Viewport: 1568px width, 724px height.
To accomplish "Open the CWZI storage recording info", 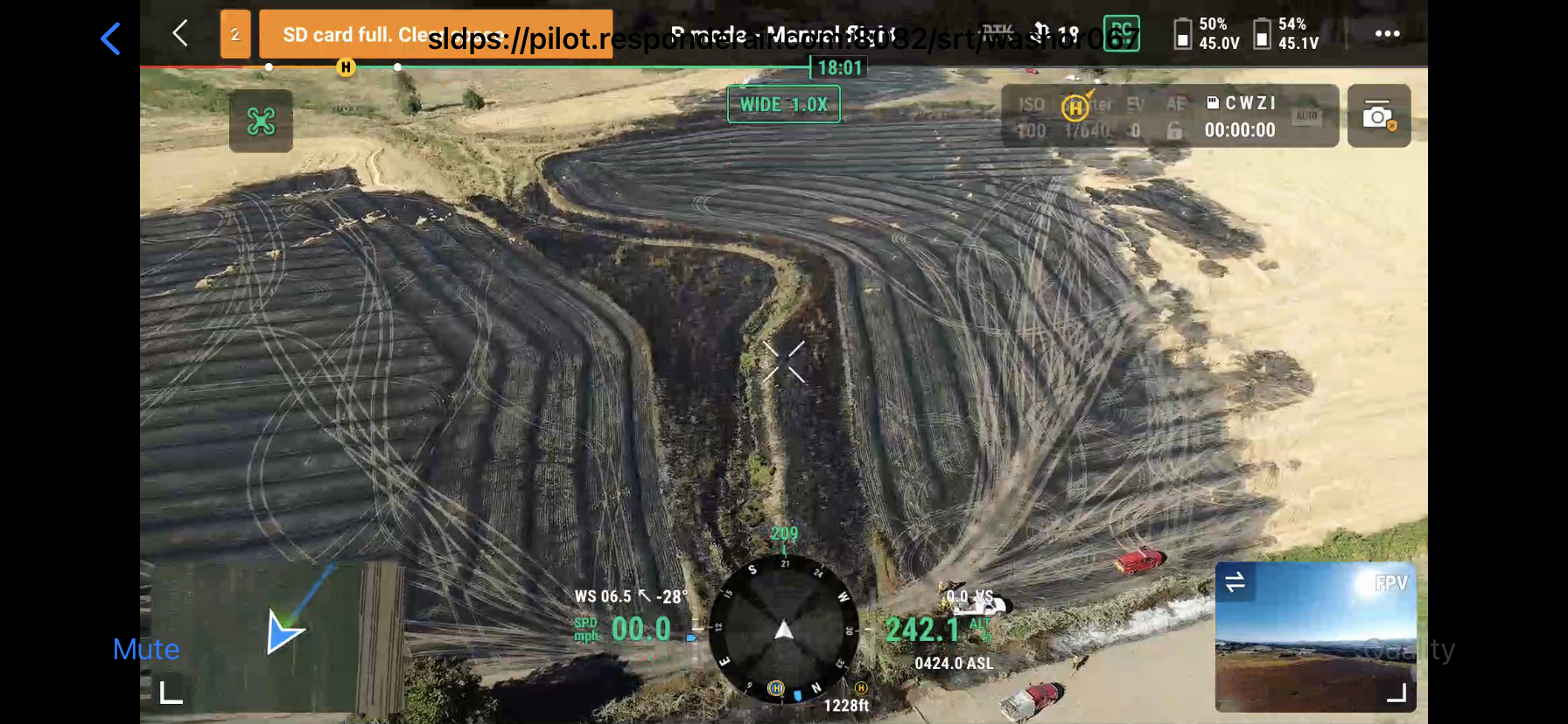I will [1240, 116].
